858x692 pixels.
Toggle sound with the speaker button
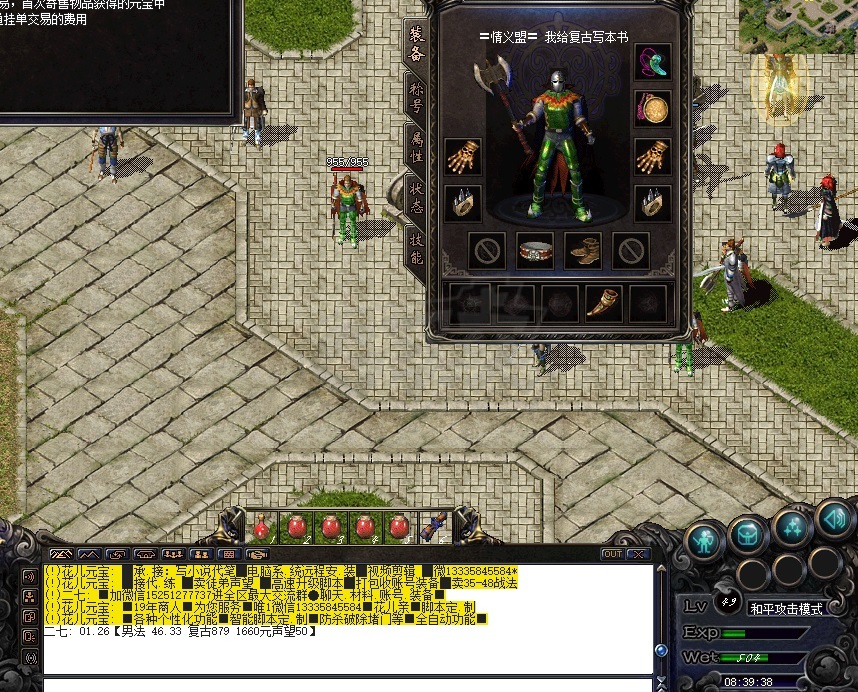[832, 517]
